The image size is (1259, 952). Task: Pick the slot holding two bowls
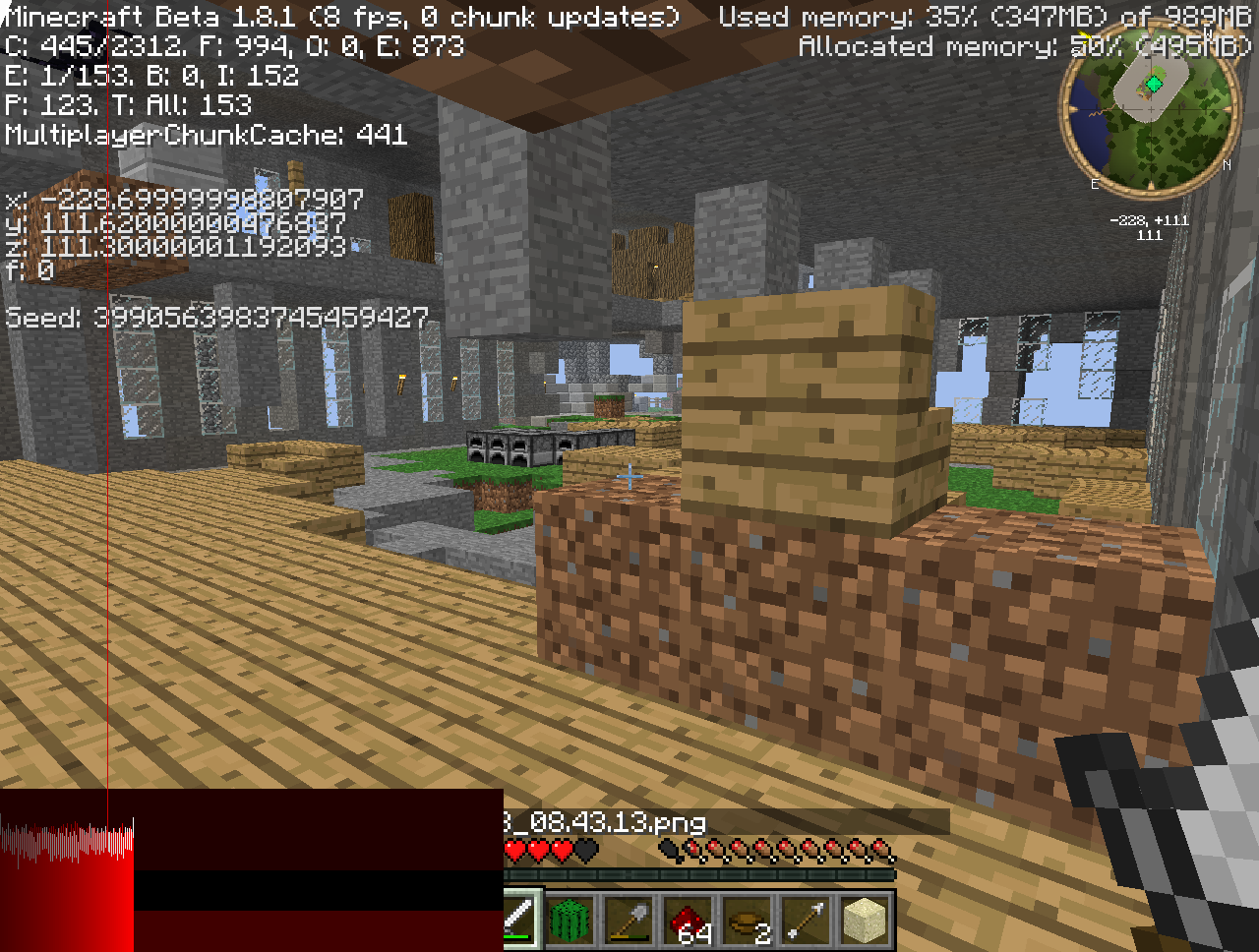(748, 921)
